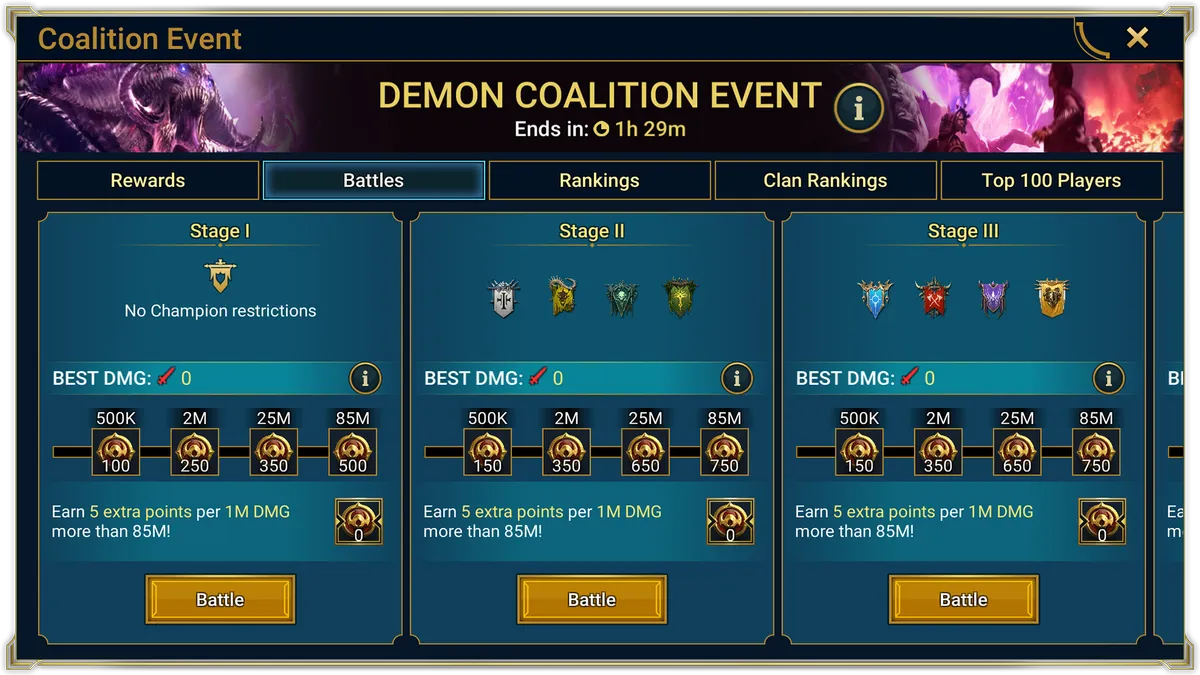Select the Battles tab
This screenshot has height=675, width=1200.
tap(374, 181)
